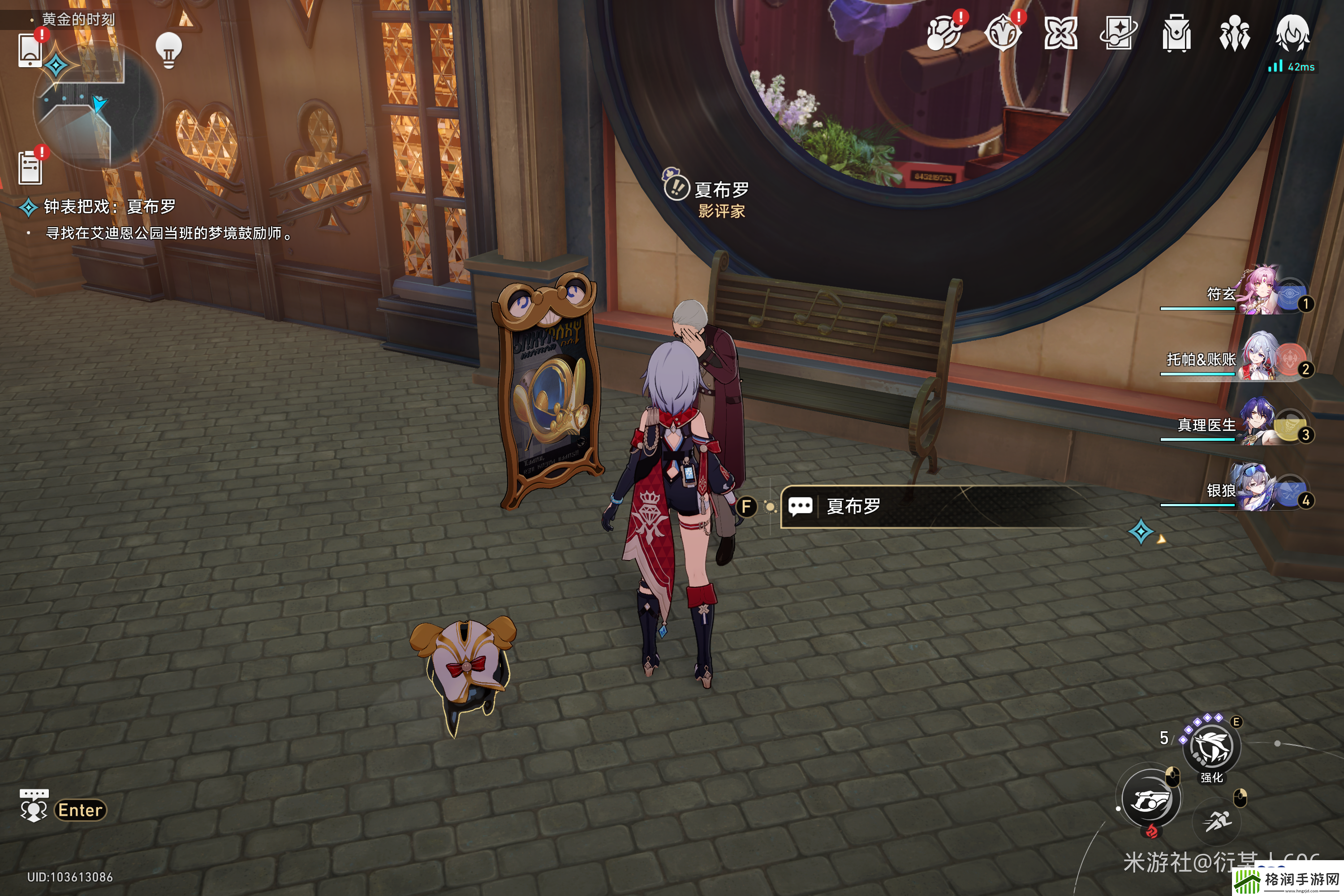Click the sprint running-figure icon
The width and height of the screenshot is (1344, 896).
pos(1217,822)
